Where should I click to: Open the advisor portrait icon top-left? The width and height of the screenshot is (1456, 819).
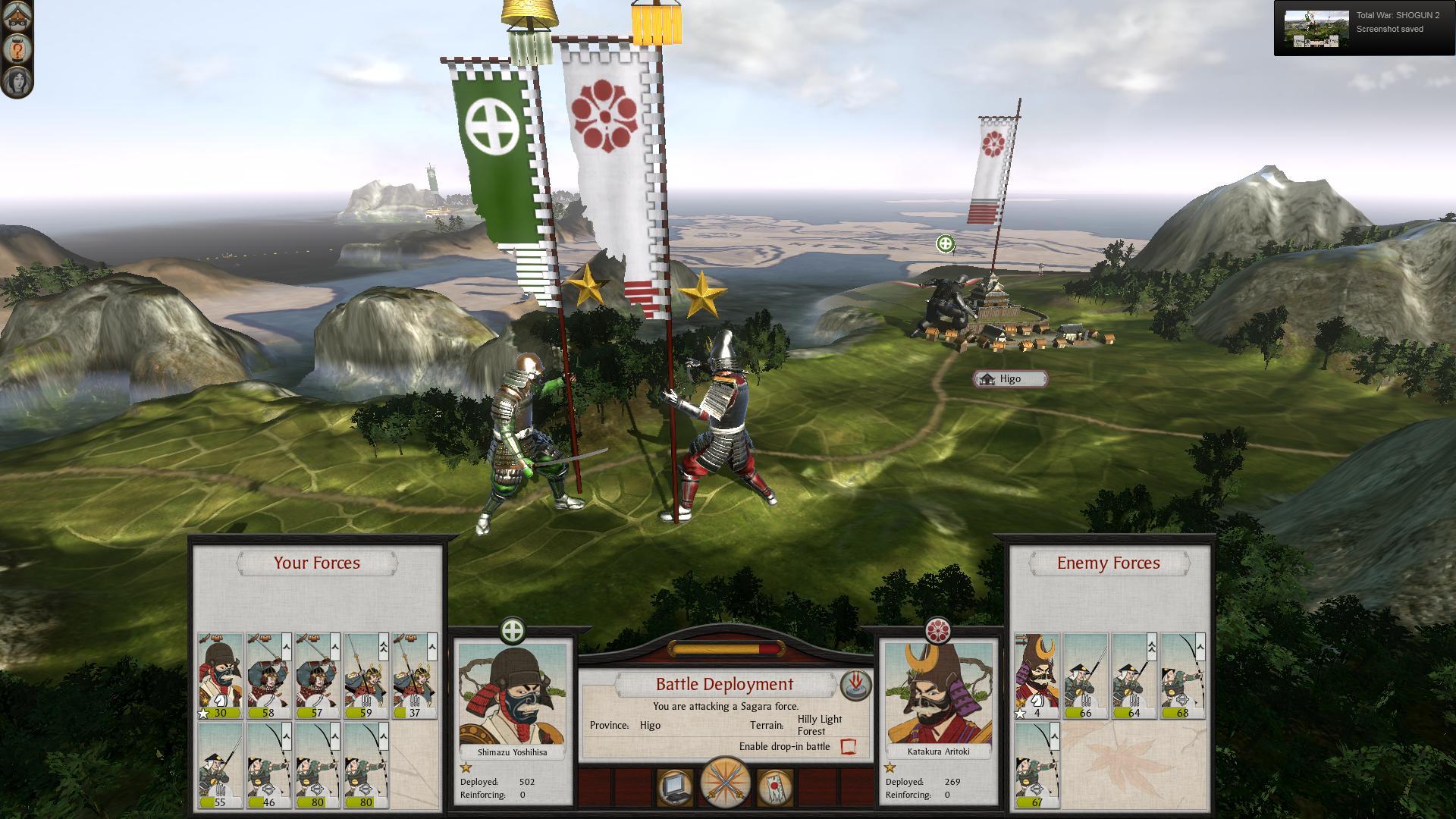[17, 80]
